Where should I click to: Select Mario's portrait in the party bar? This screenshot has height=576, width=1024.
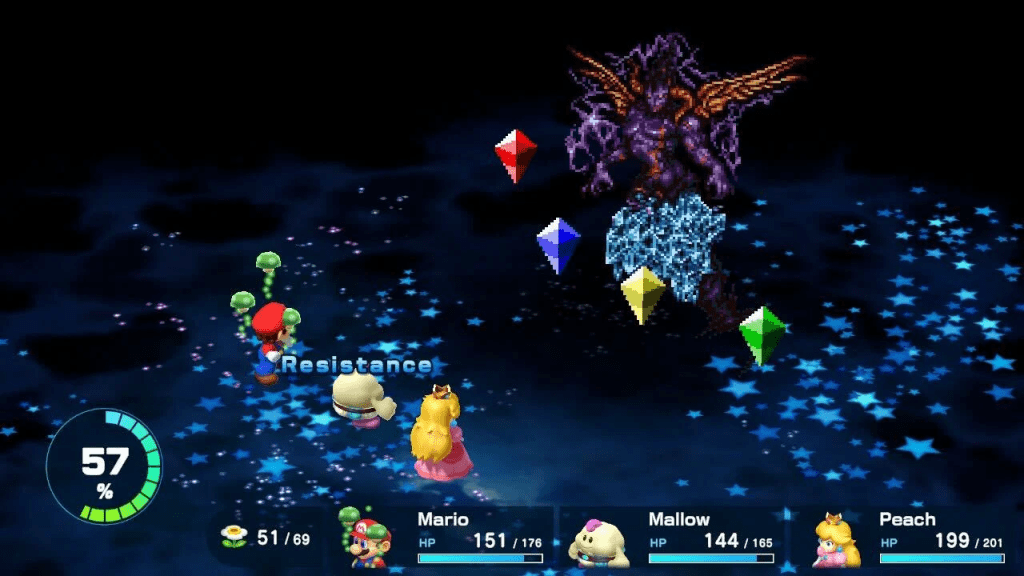click(x=373, y=541)
